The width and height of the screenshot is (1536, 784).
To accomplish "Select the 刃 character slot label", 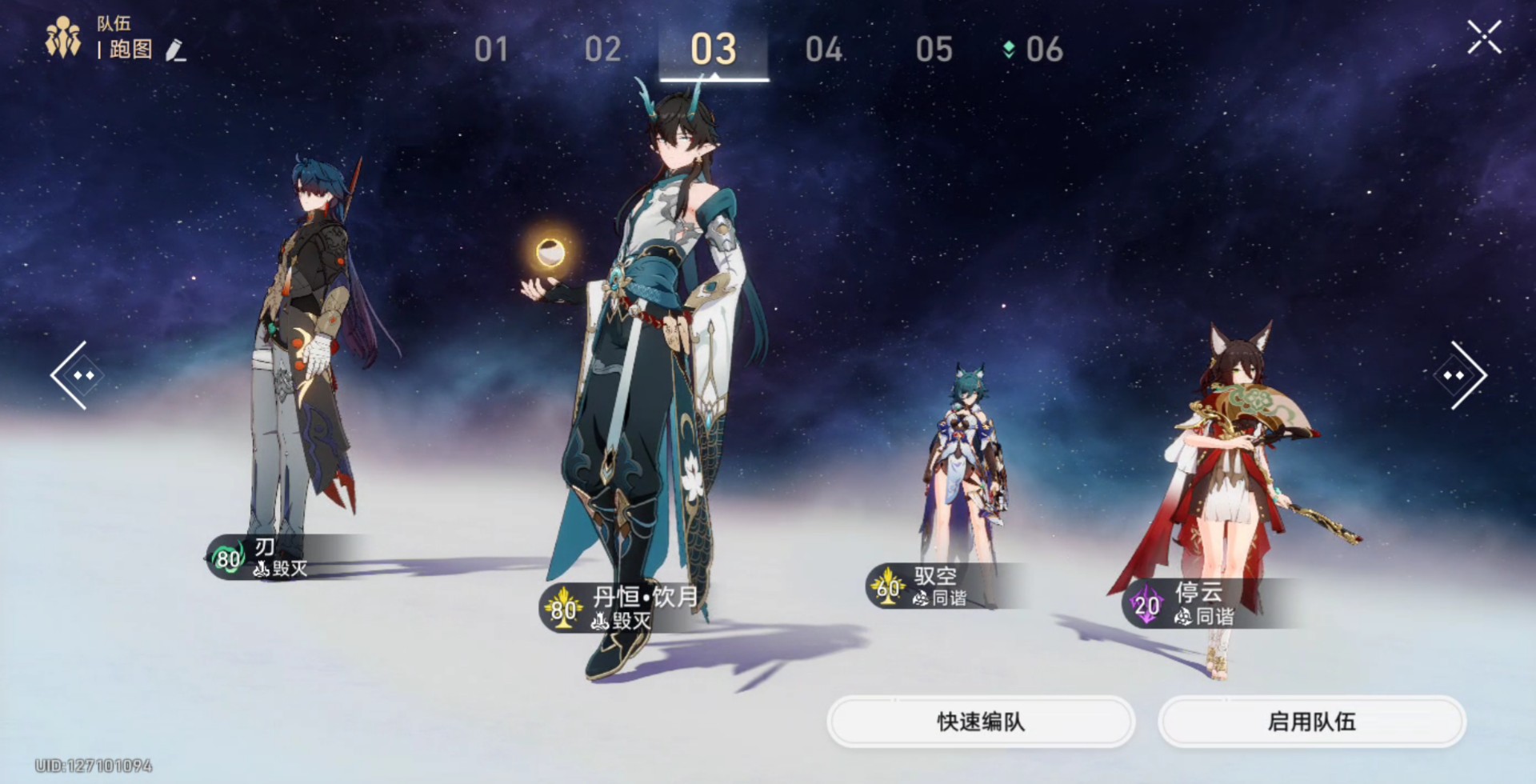I will [264, 558].
